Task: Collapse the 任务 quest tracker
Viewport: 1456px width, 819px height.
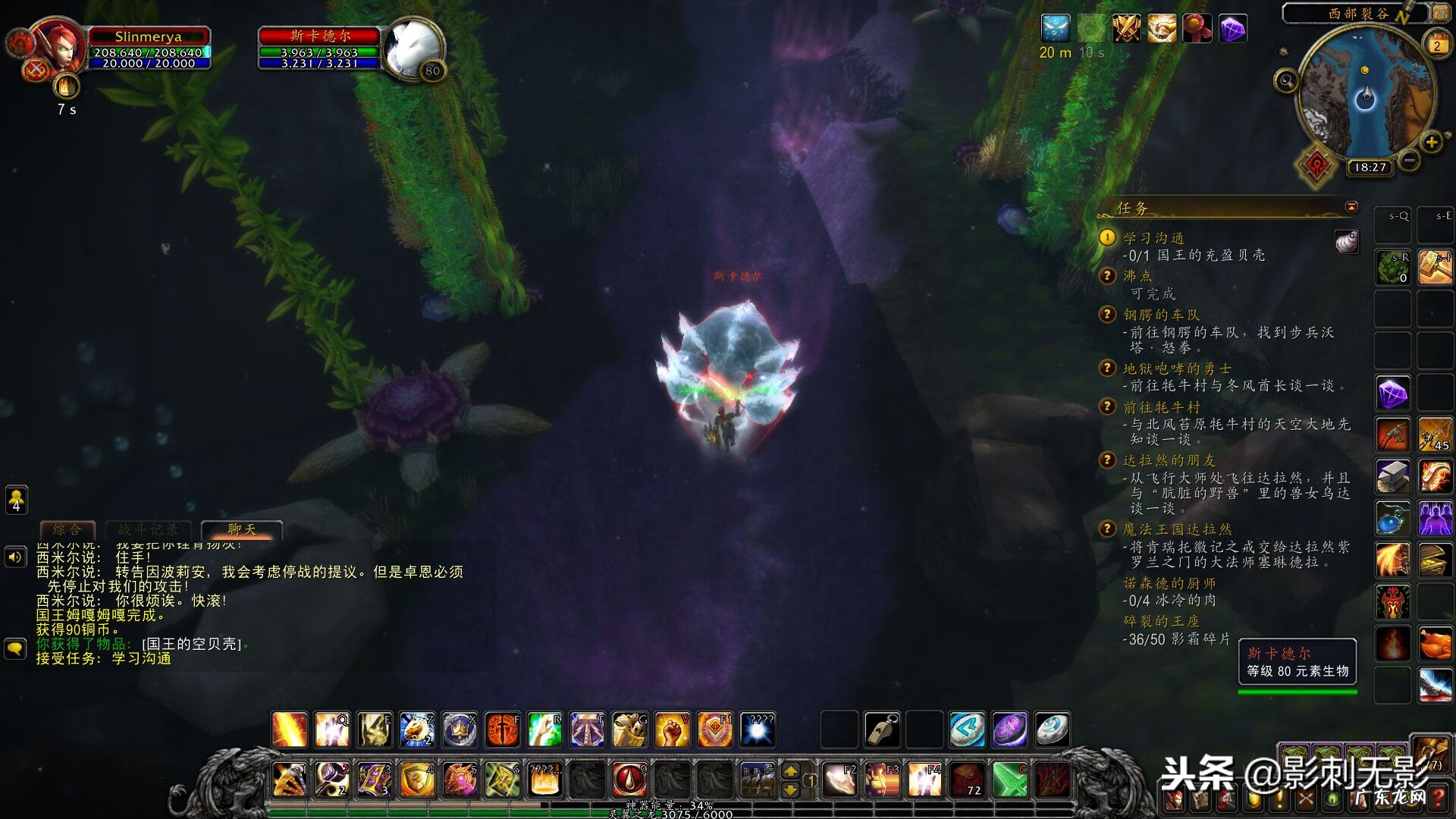Action: [1351, 207]
